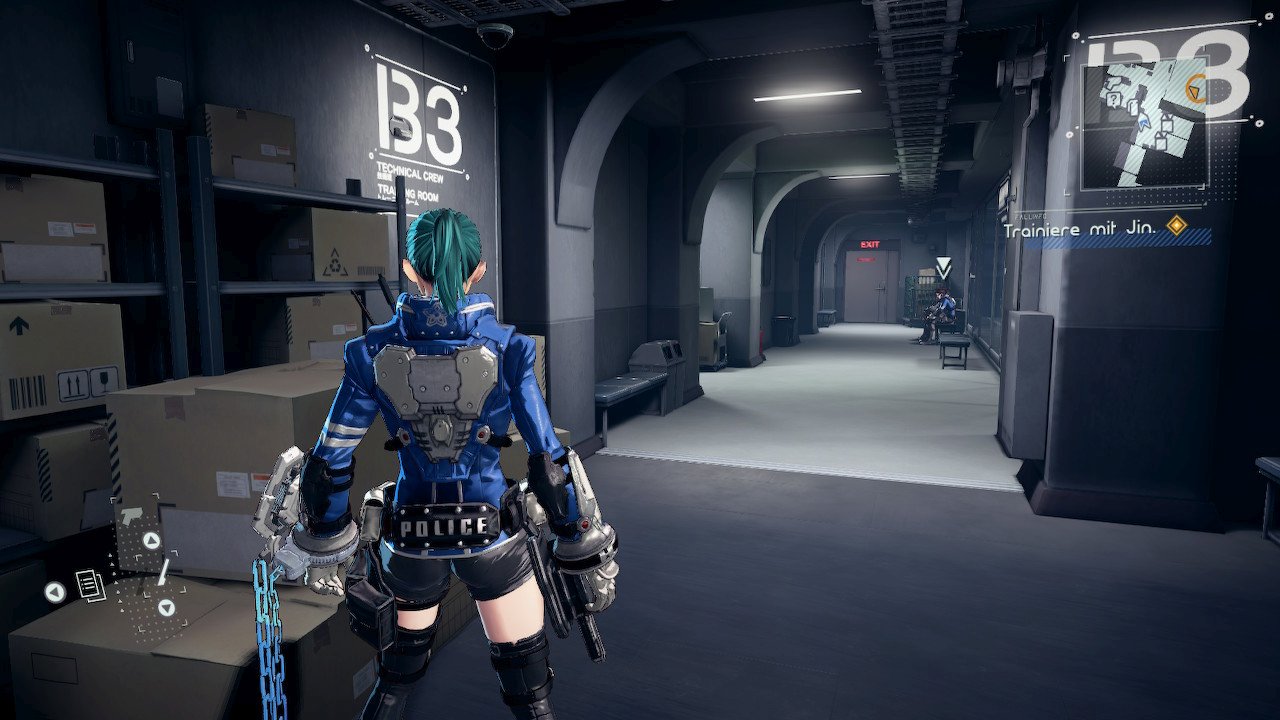Choose the pistol weapon icon

point(130,517)
